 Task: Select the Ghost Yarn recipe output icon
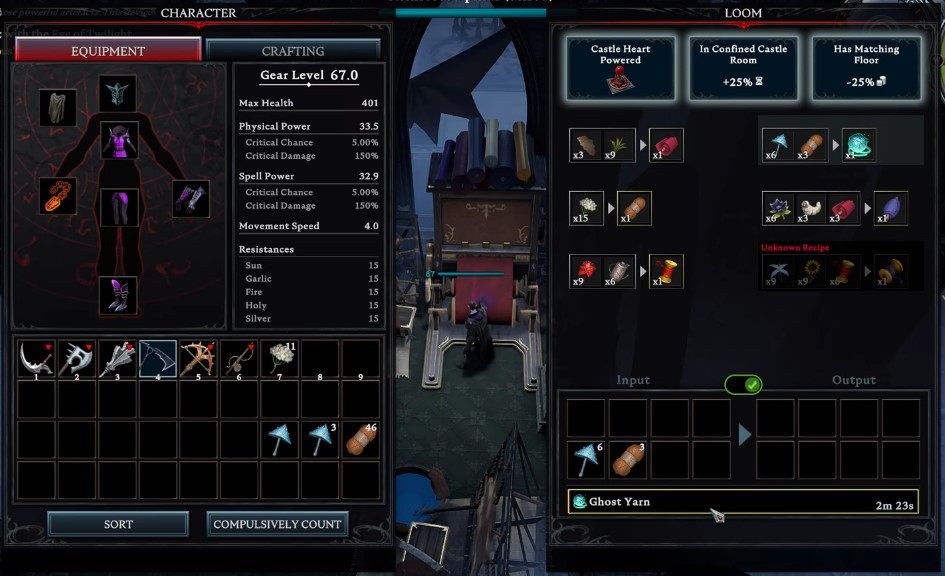click(x=859, y=145)
